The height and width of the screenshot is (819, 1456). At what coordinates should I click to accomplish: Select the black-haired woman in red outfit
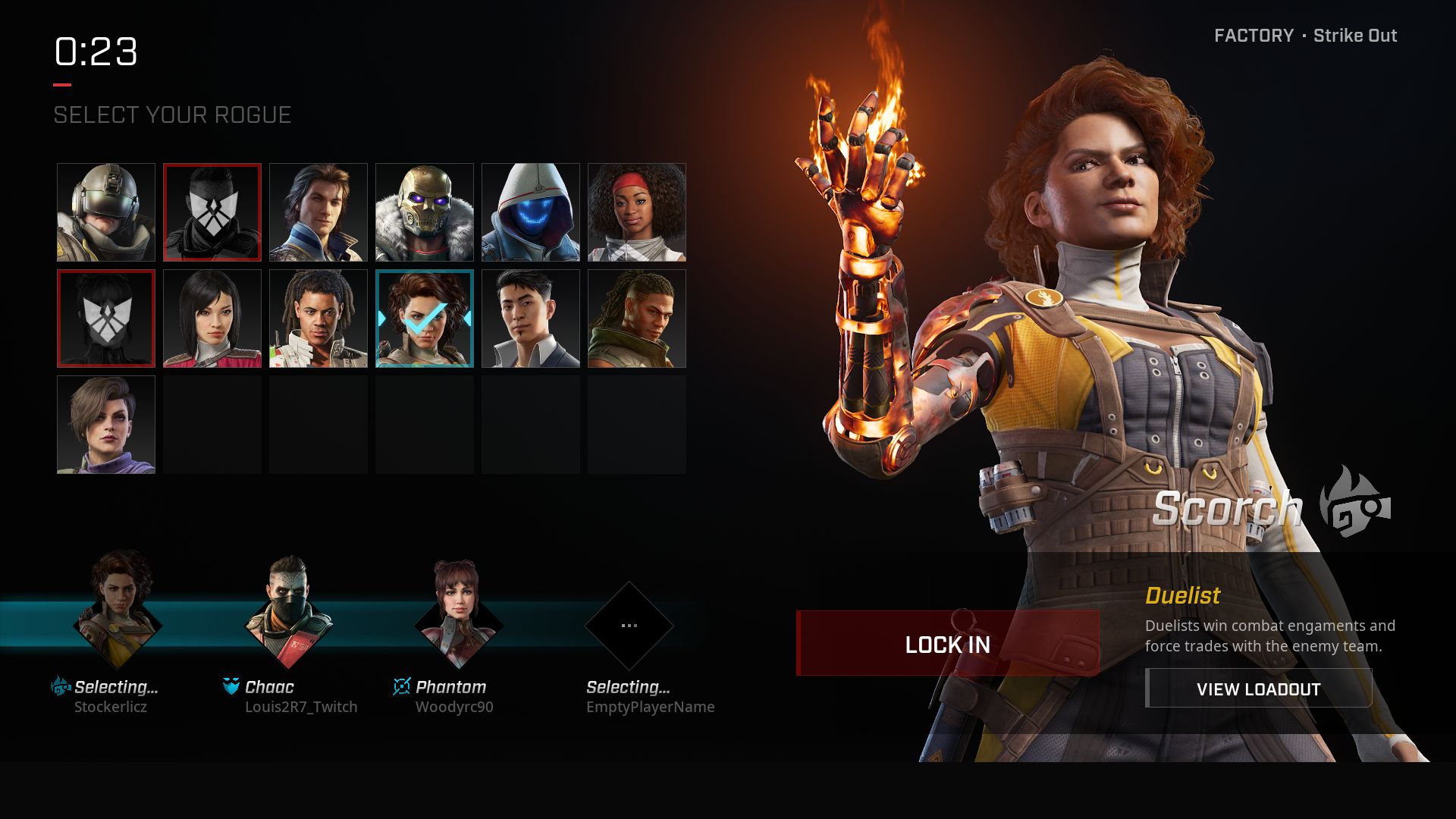coord(212,318)
